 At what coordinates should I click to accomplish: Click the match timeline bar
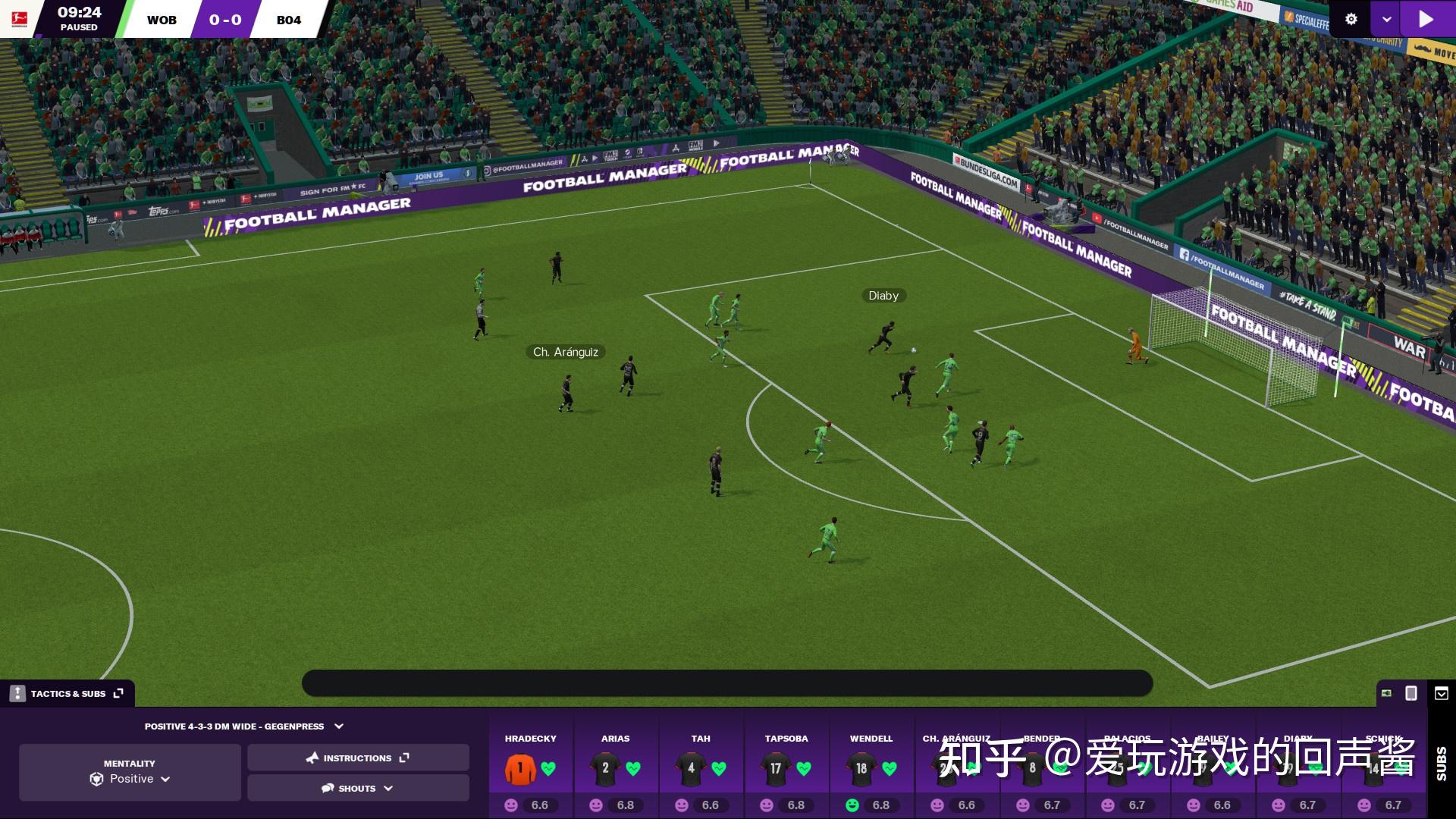click(x=727, y=683)
